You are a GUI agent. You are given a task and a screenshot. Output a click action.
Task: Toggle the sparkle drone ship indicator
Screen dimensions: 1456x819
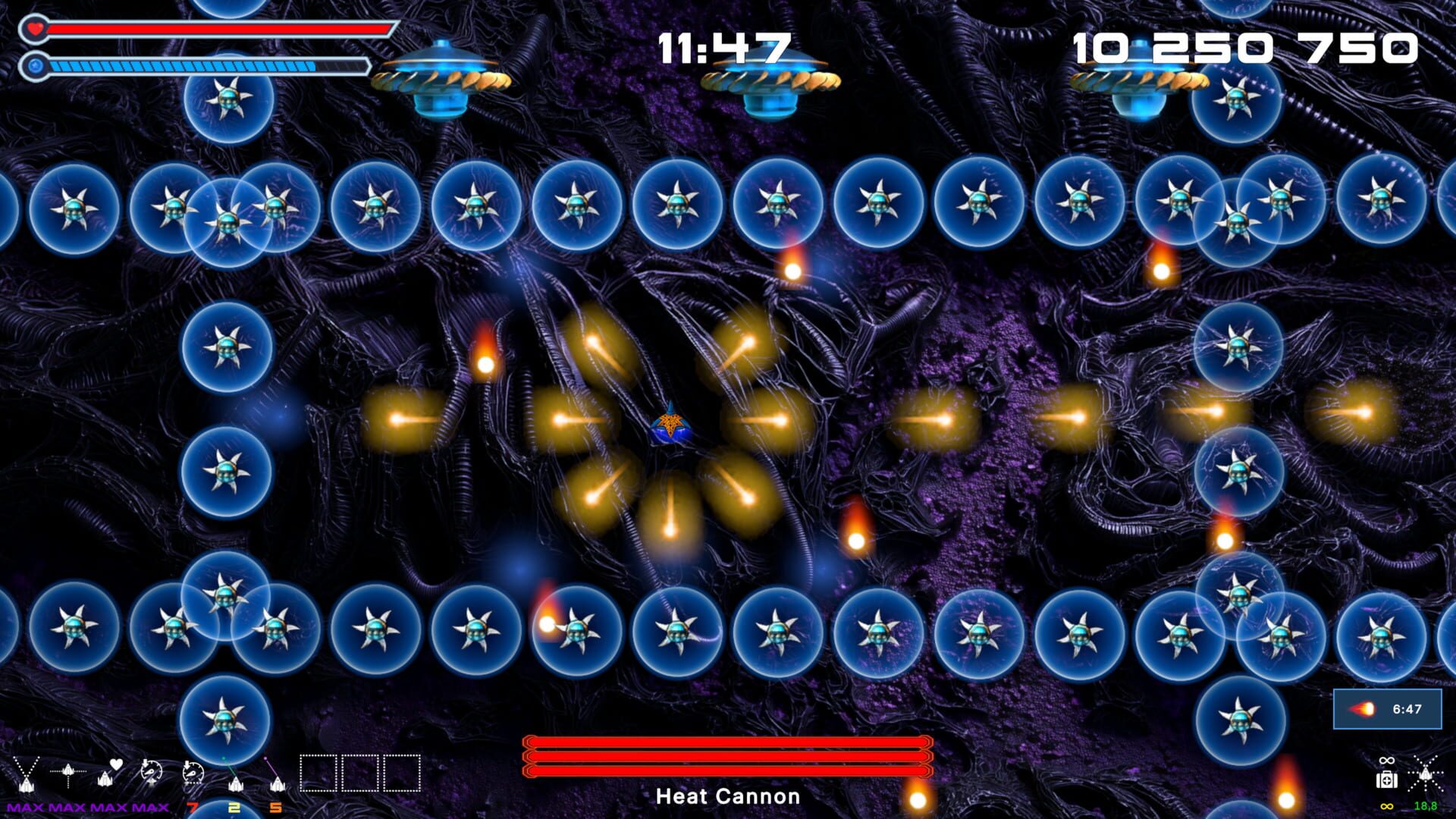(x=1426, y=775)
